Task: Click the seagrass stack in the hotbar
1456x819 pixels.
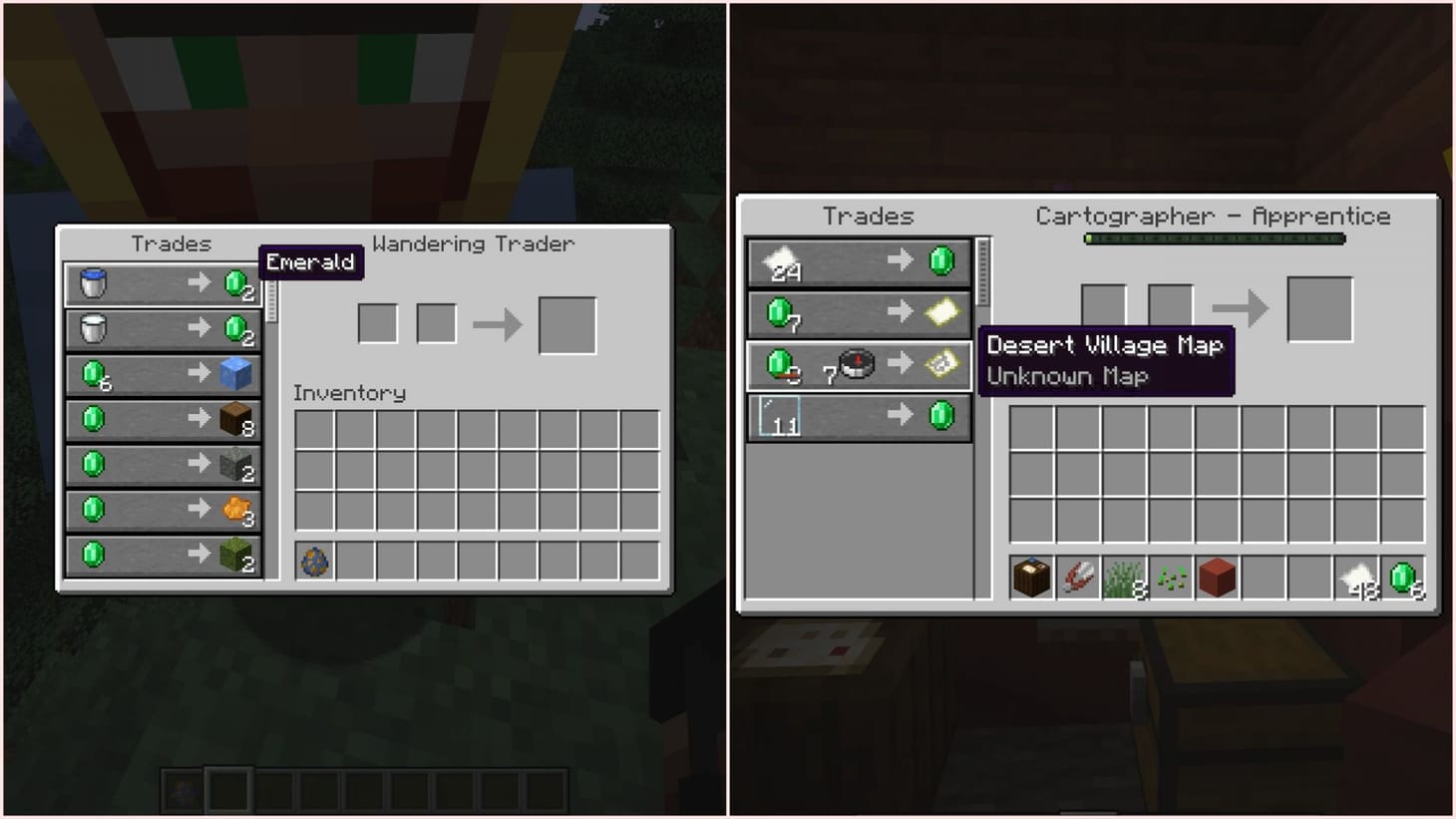Action: [1124, 576]
